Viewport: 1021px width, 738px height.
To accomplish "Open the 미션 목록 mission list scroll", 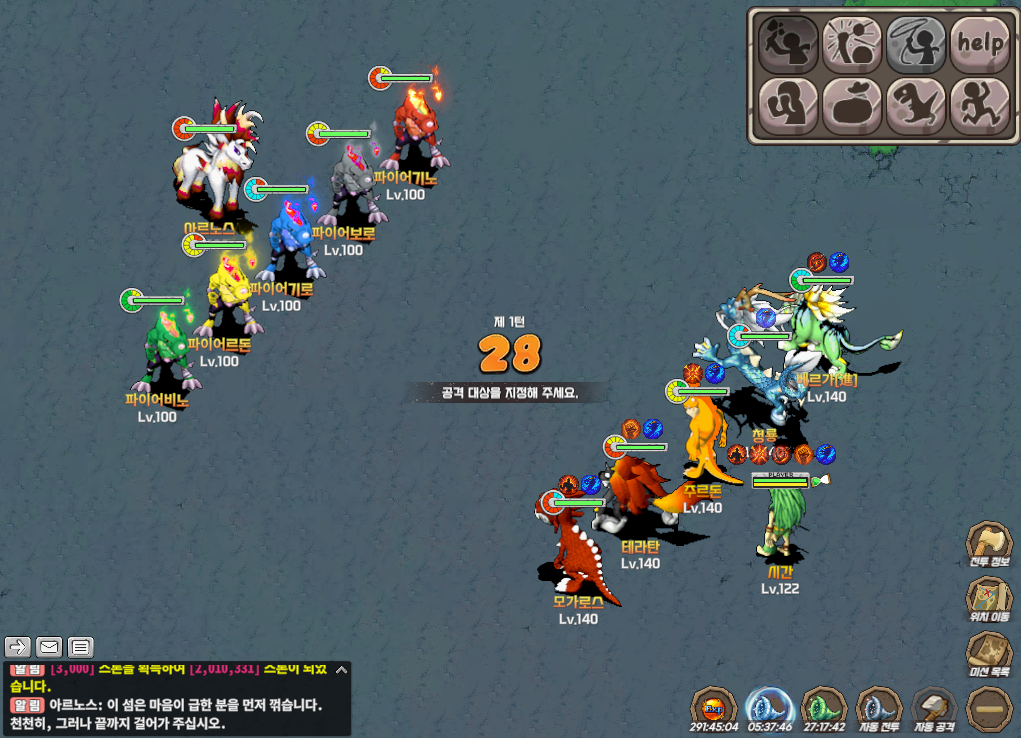I will click(x=989, y=652).
